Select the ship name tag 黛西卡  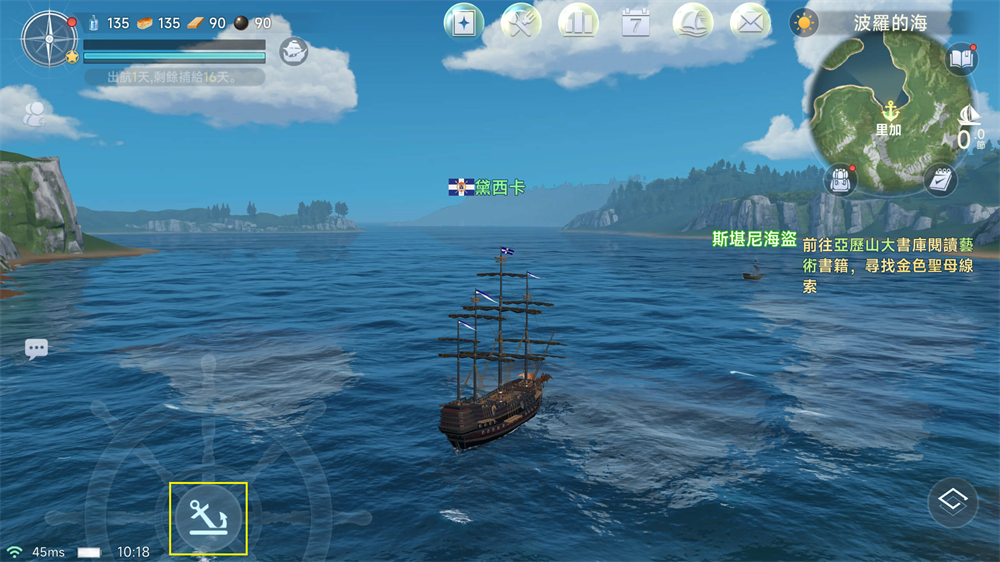coord(486,187)
